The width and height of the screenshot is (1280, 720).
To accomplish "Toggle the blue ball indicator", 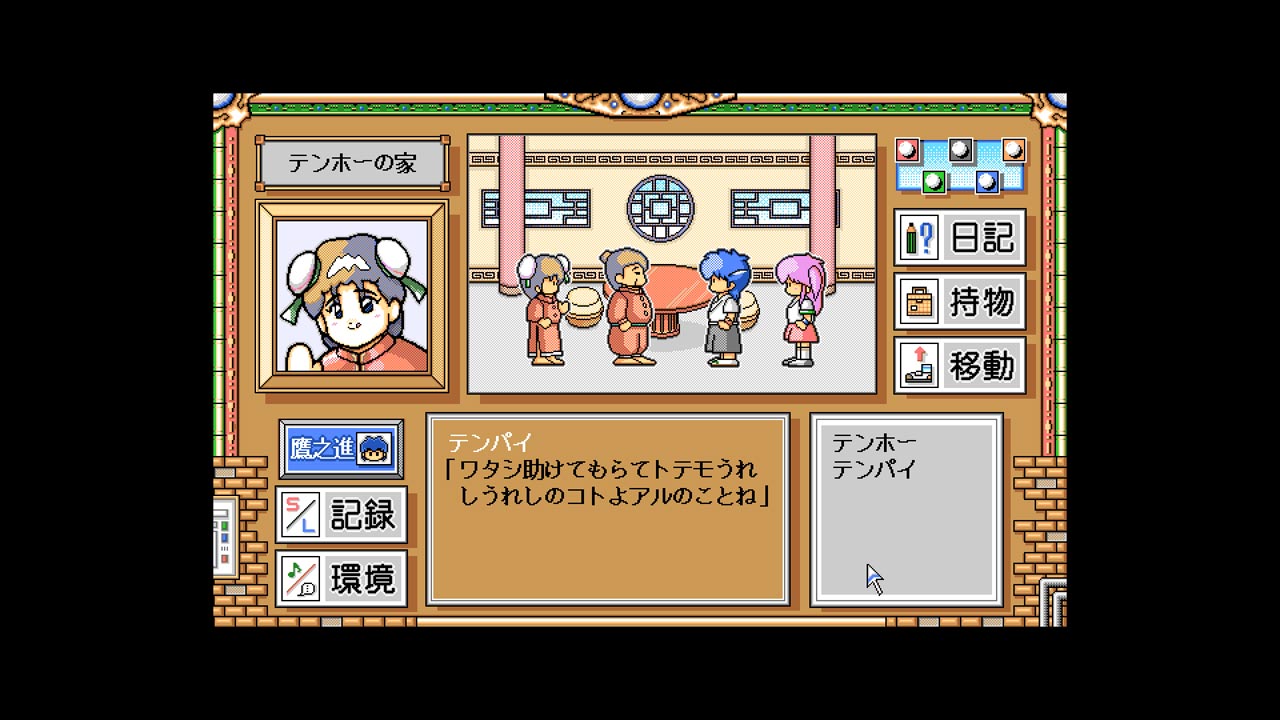I will pyautogui.click(x=988, y=182).
